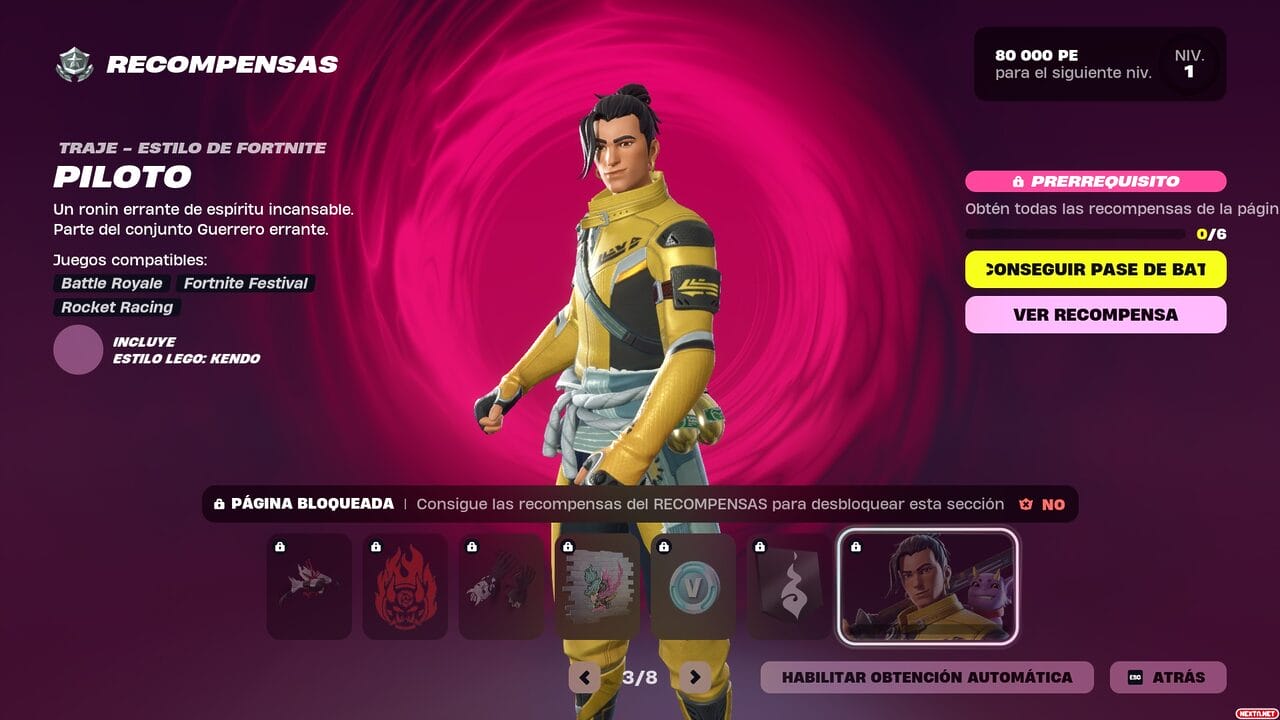Screen dimensions: 1280x720
Task: Click the Recompensas battle pass emblem icon
Action: tap(74, 65)
